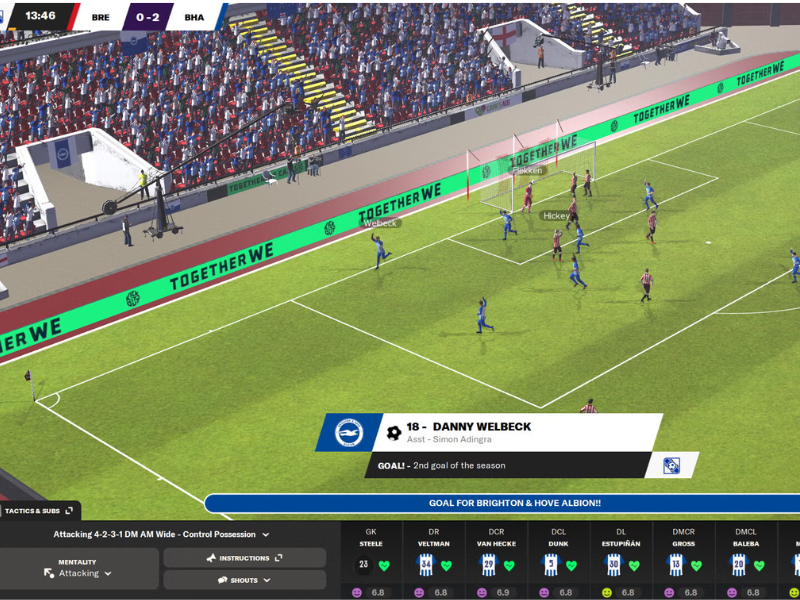800x600 pixels.
Task: Change the Mentality Attacking setting
Action: pyautogui.click(x=78, y=573)
